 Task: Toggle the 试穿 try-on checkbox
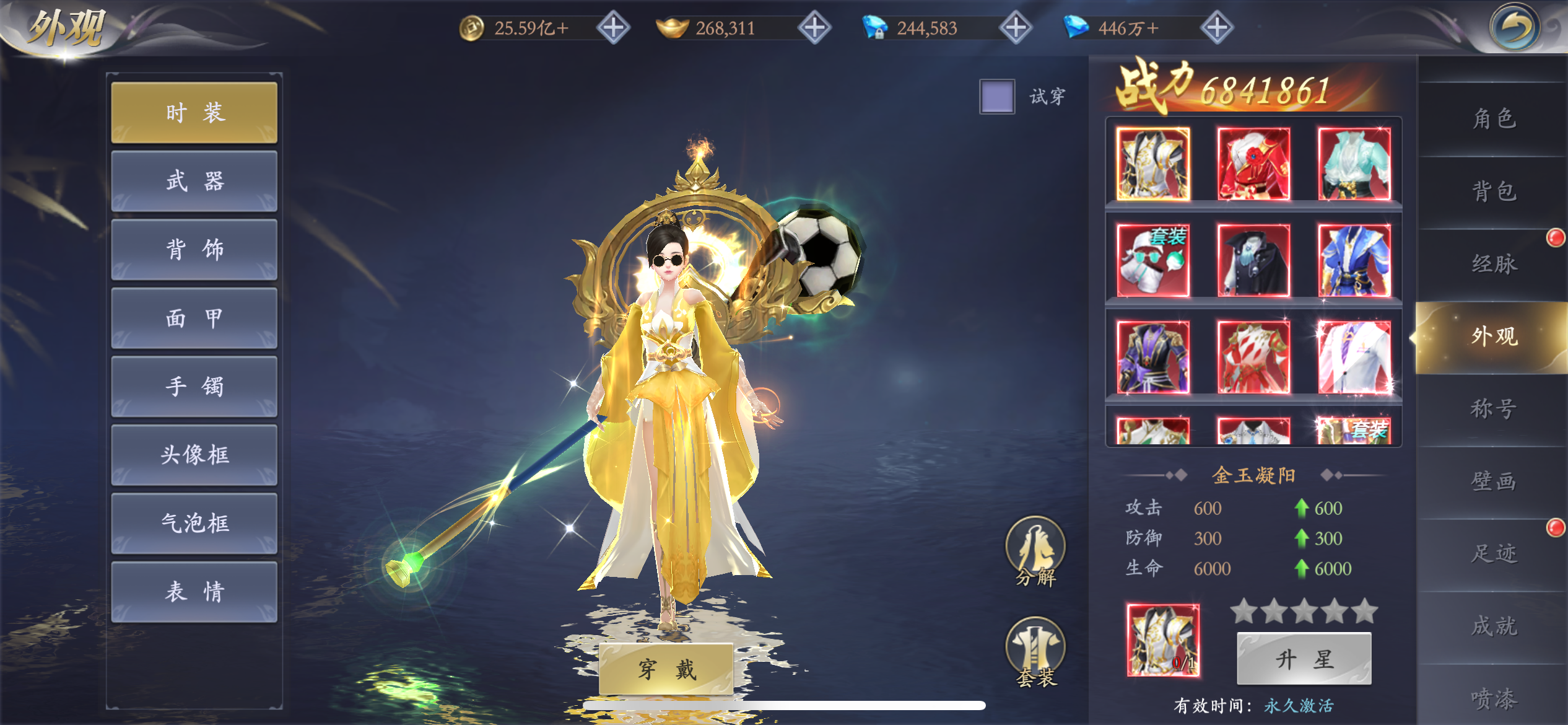click(996, 97)
